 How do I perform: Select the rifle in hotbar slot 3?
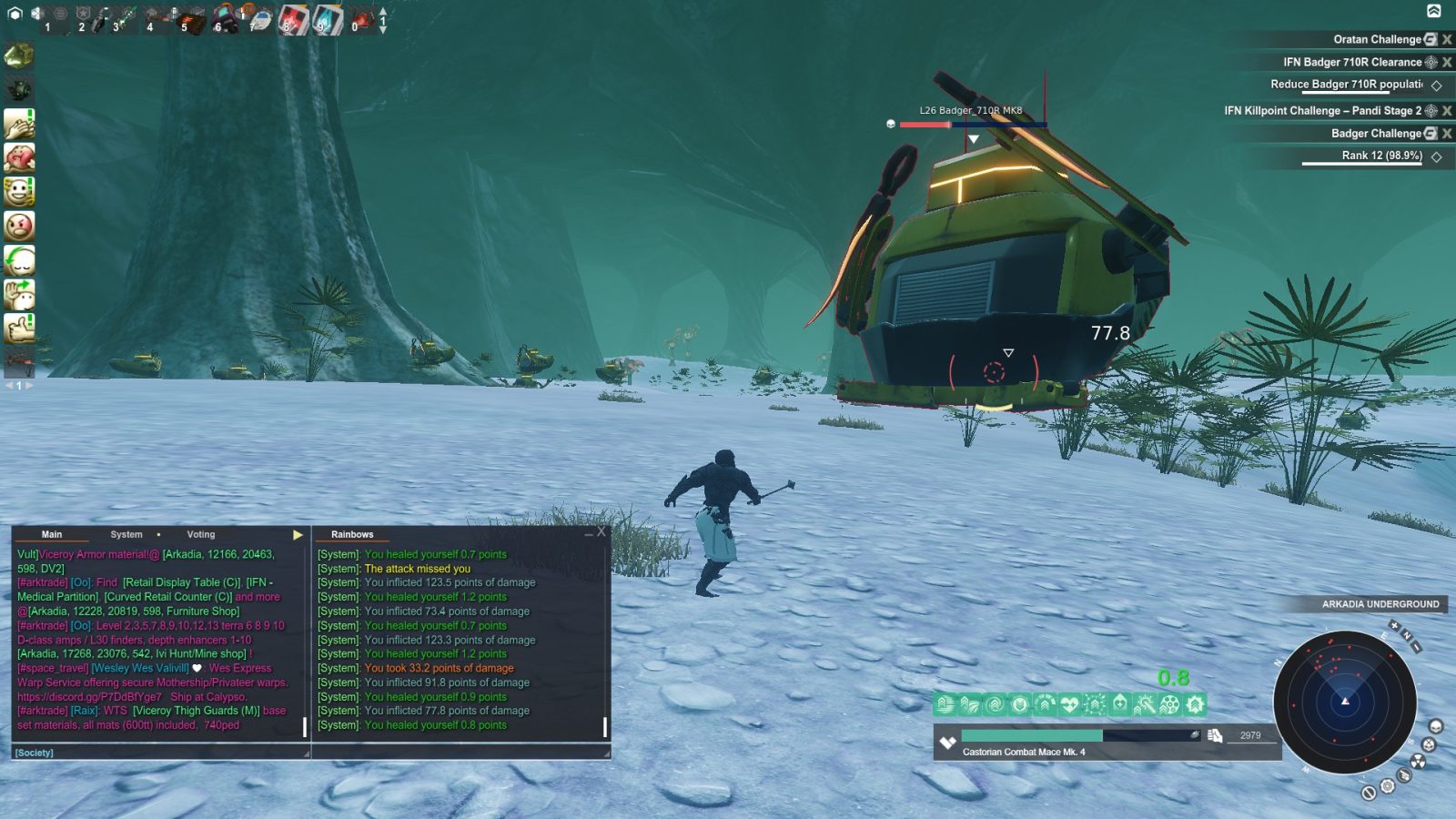pyautogui.click(x=123, y=16)
